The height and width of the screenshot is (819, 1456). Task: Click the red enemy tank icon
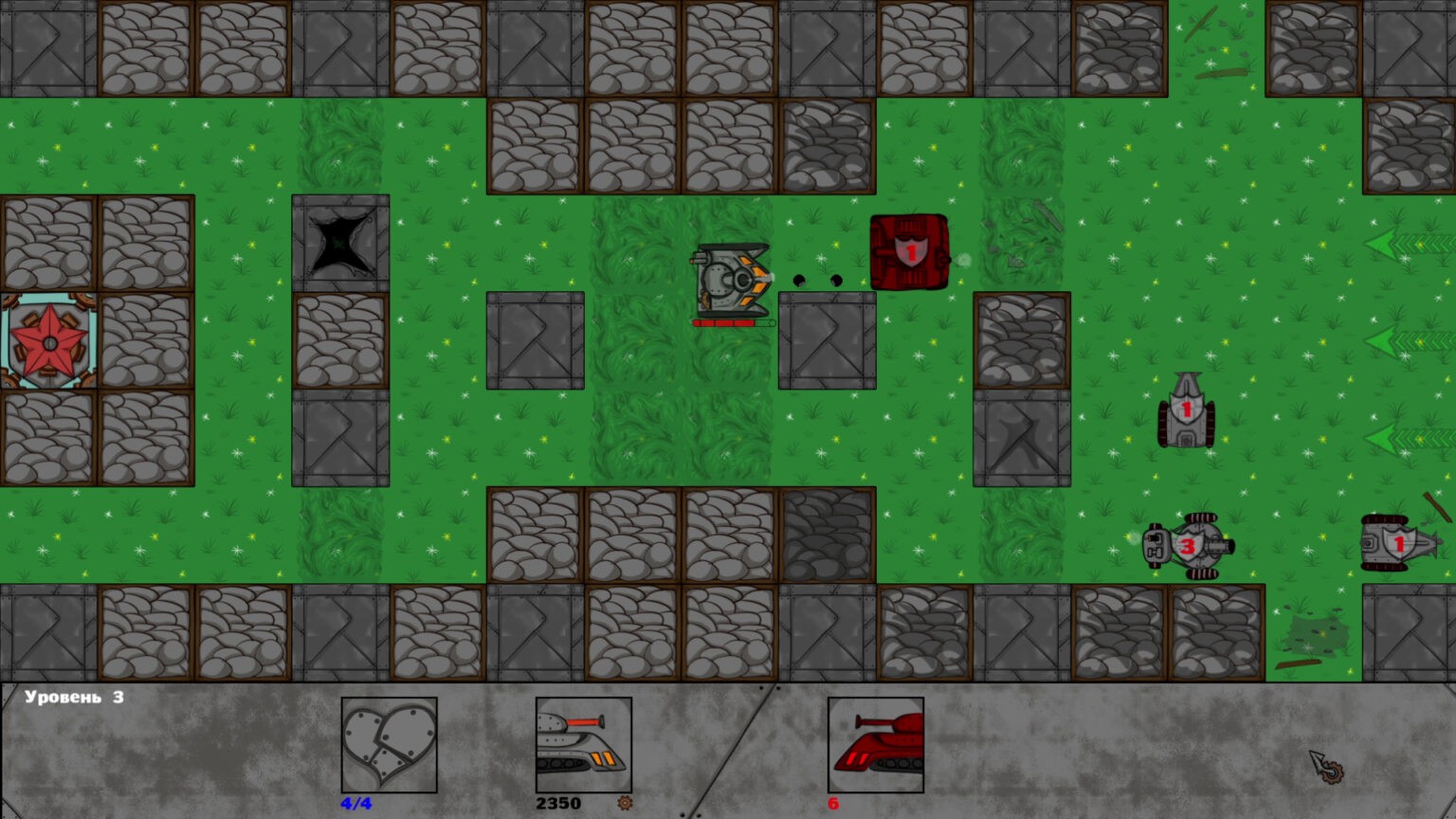[x=875, y=745]
